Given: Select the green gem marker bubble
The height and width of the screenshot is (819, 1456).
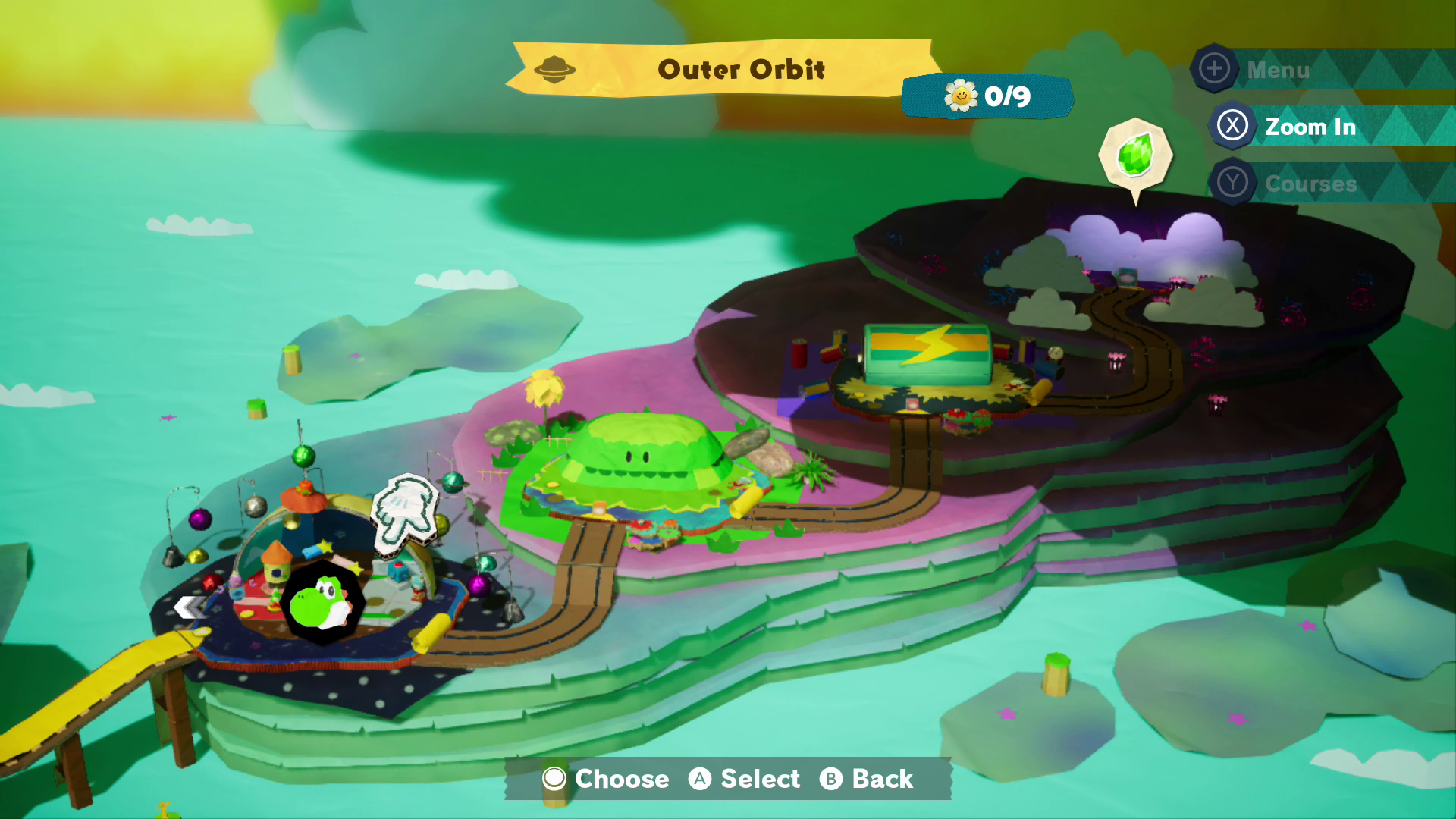Looking at the screenshot, I should tap(1134, 155).
